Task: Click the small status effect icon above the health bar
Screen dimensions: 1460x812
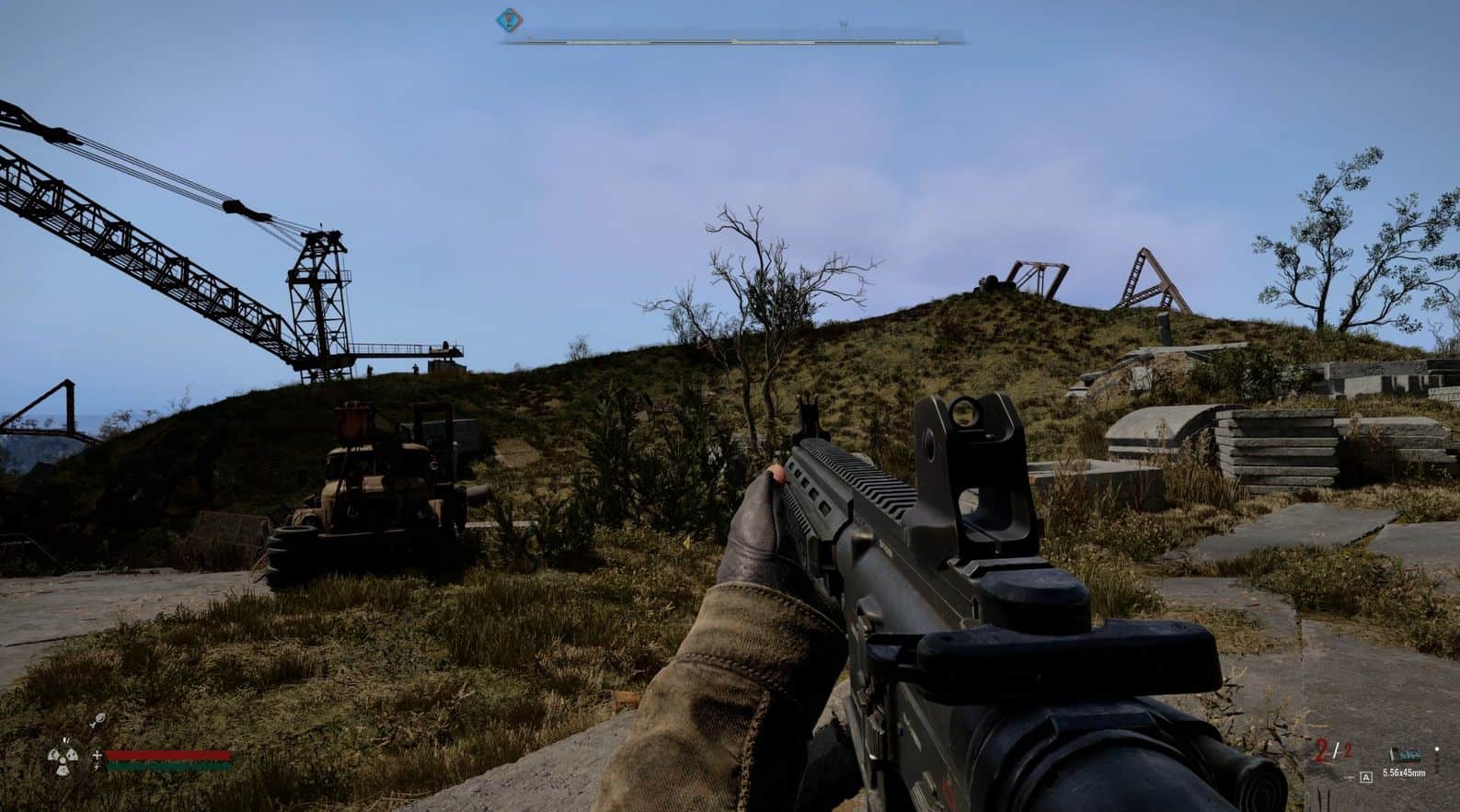Action: (98, 718)
